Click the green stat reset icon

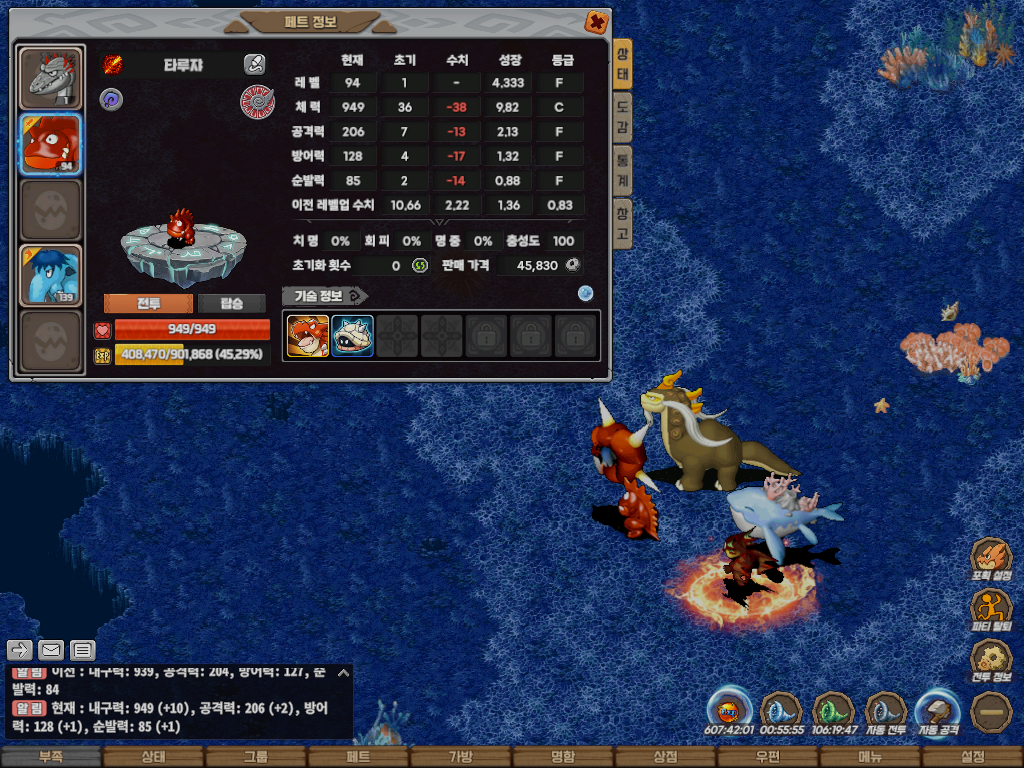click(x=420, y=265)
